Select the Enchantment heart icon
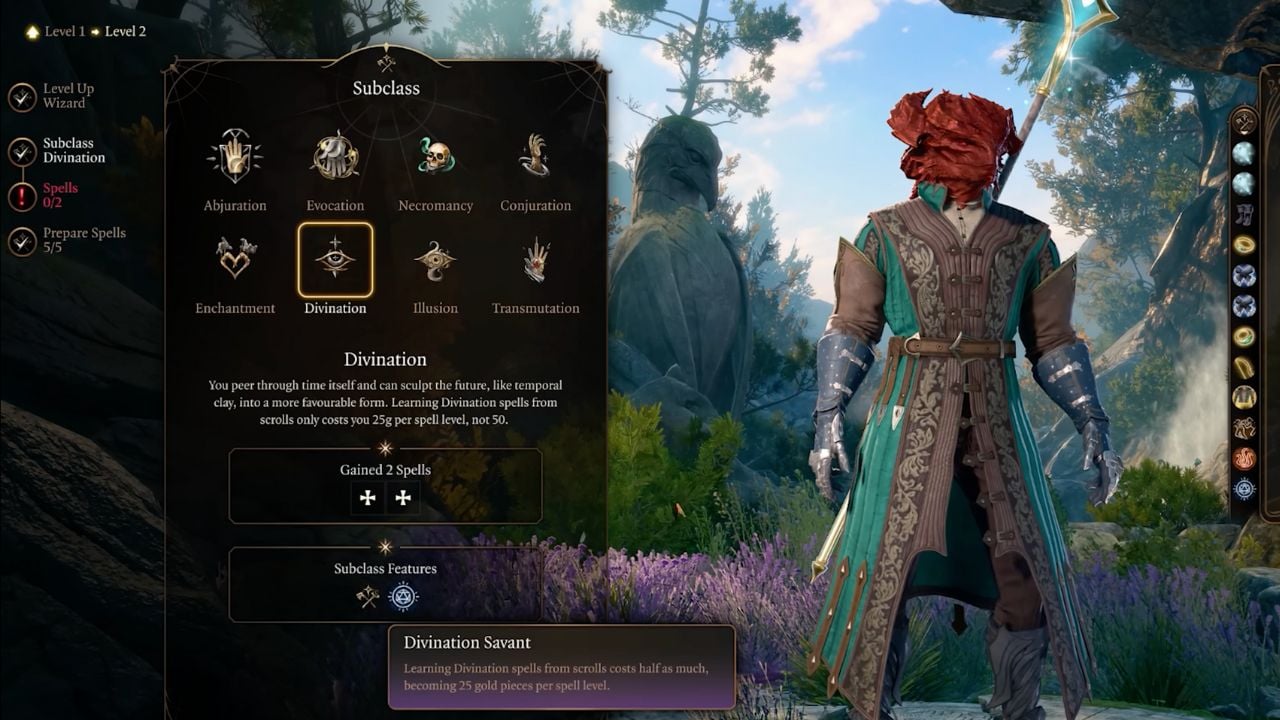The height and width of the screenshot is (720, 1280). point(235,263)
